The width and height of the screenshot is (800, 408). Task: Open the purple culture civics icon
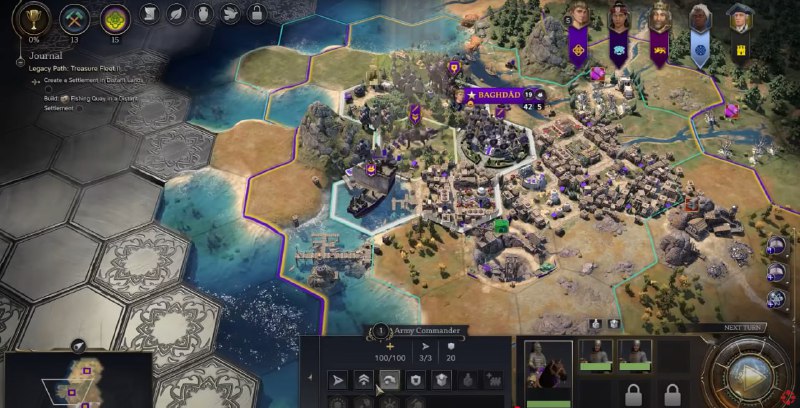point(114,18)
